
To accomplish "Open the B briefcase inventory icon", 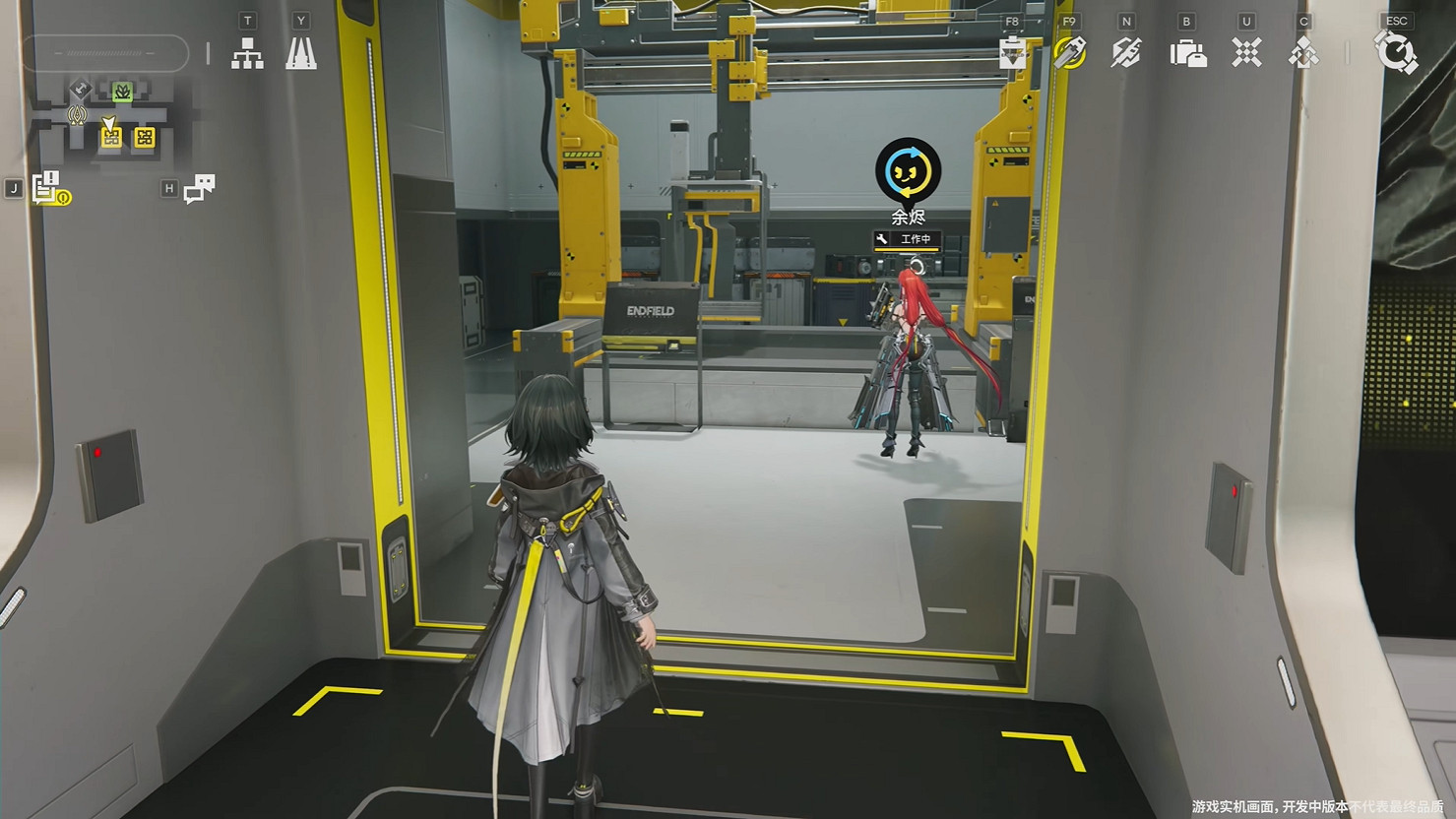I will pos(1186,54).
